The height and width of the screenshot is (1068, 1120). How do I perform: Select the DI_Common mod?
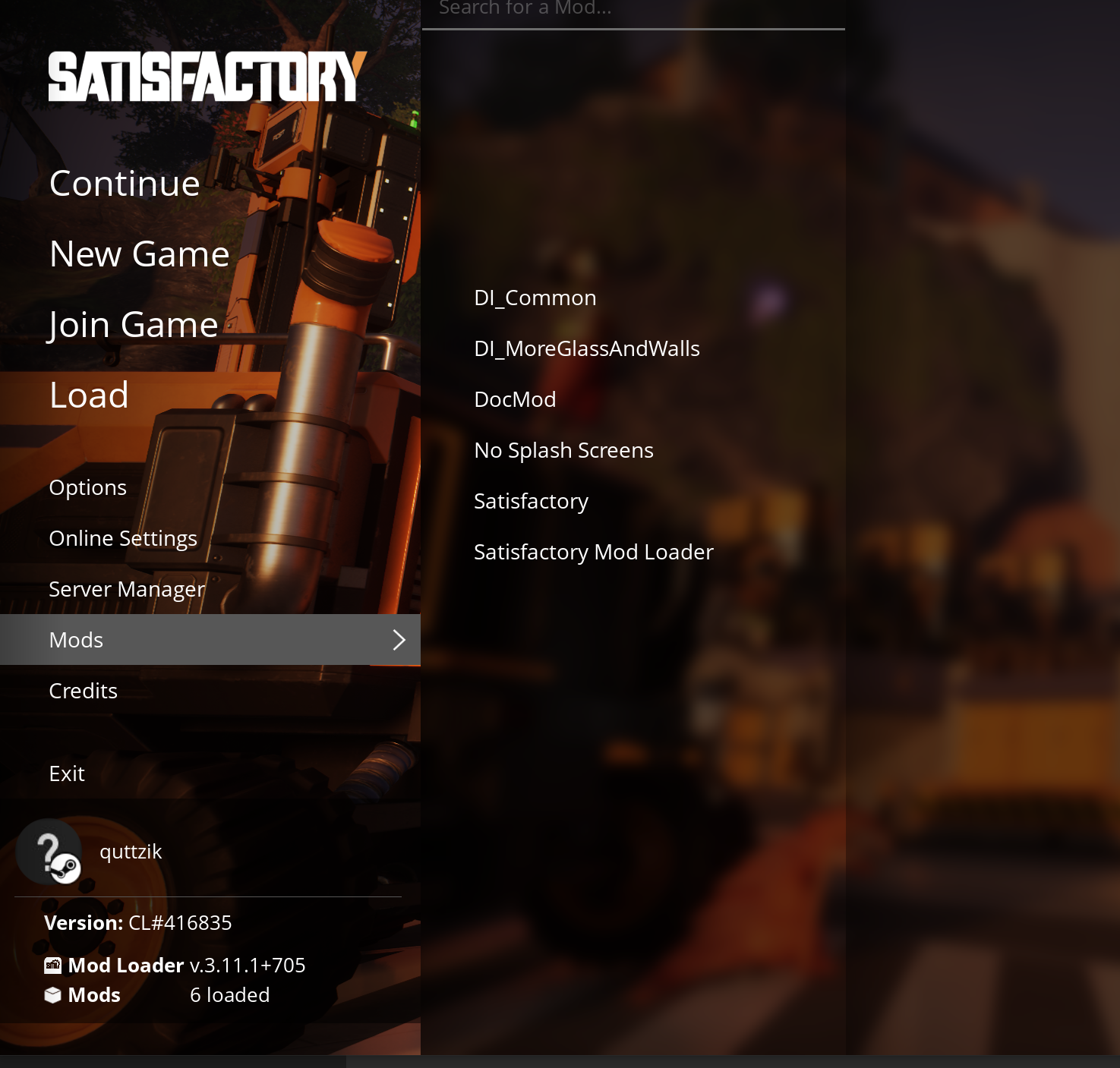click(x=535, y=298)
